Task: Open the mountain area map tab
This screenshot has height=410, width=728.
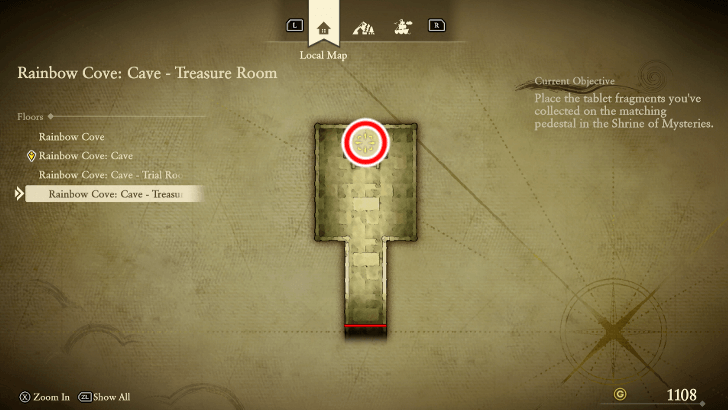Action: tap(362, 27)
